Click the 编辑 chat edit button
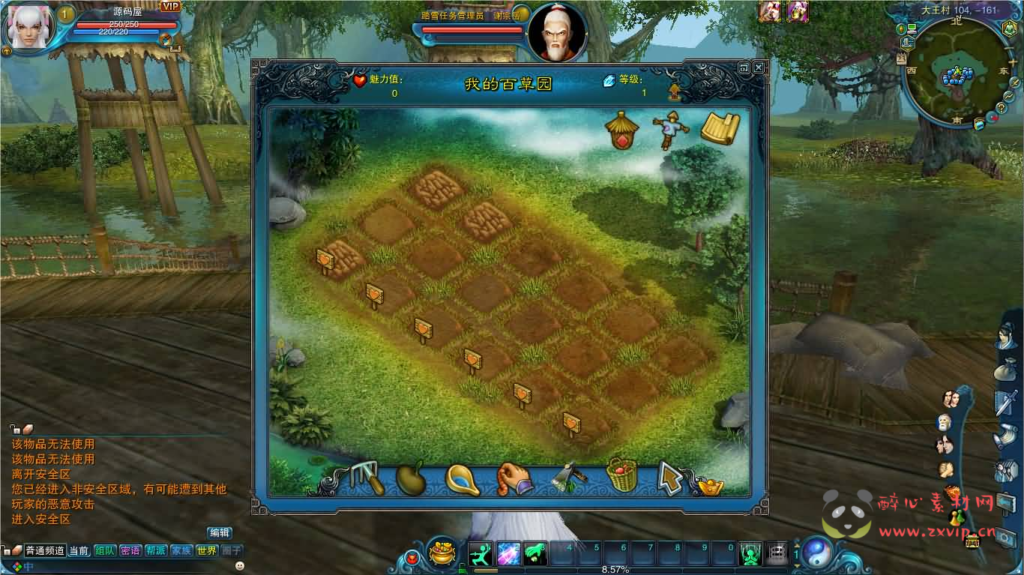Screen dimensions: 1024x575 [x=219, y=532]
